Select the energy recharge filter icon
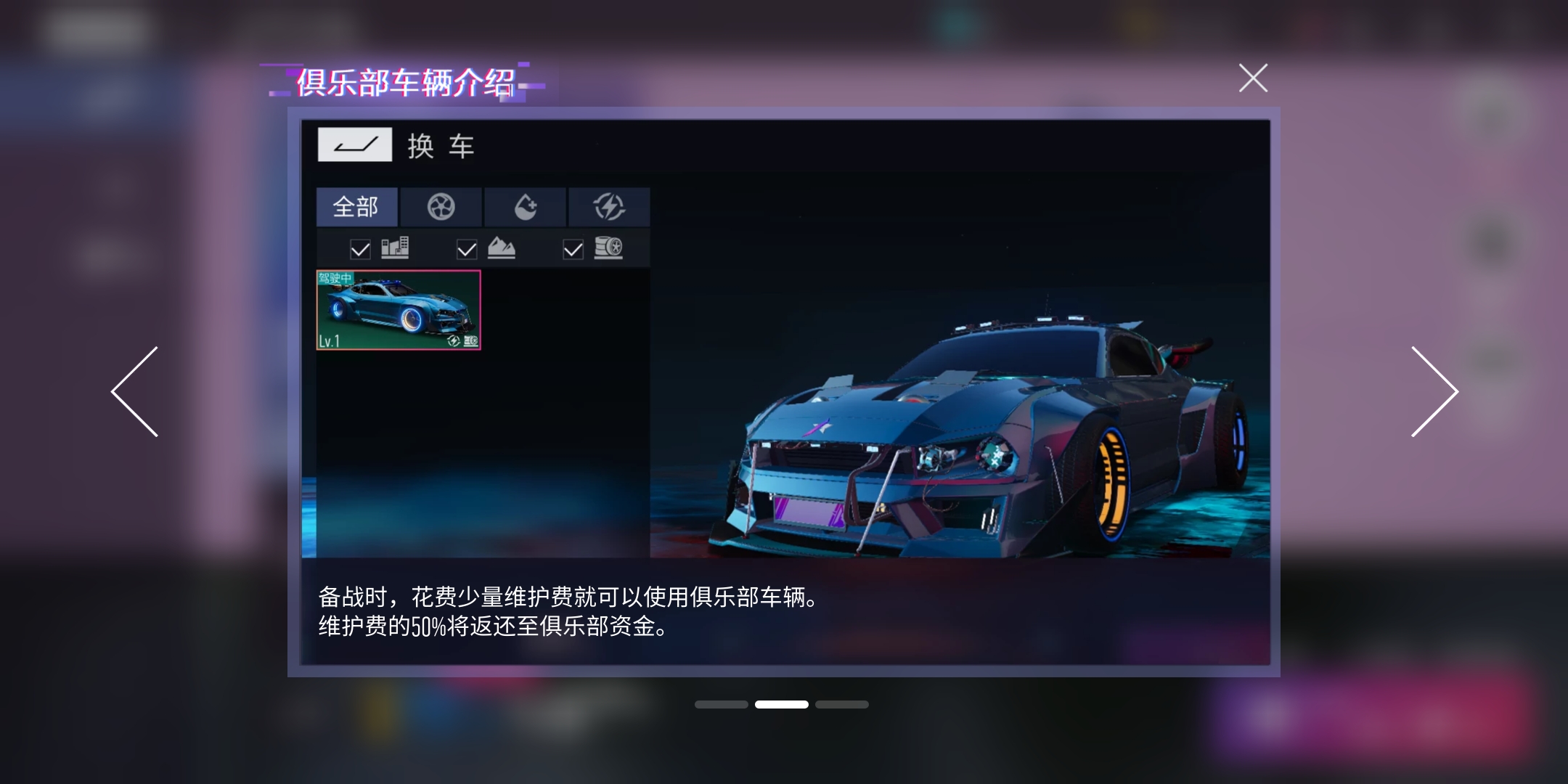Screen dimensions: 1568x784 point(611,207)
